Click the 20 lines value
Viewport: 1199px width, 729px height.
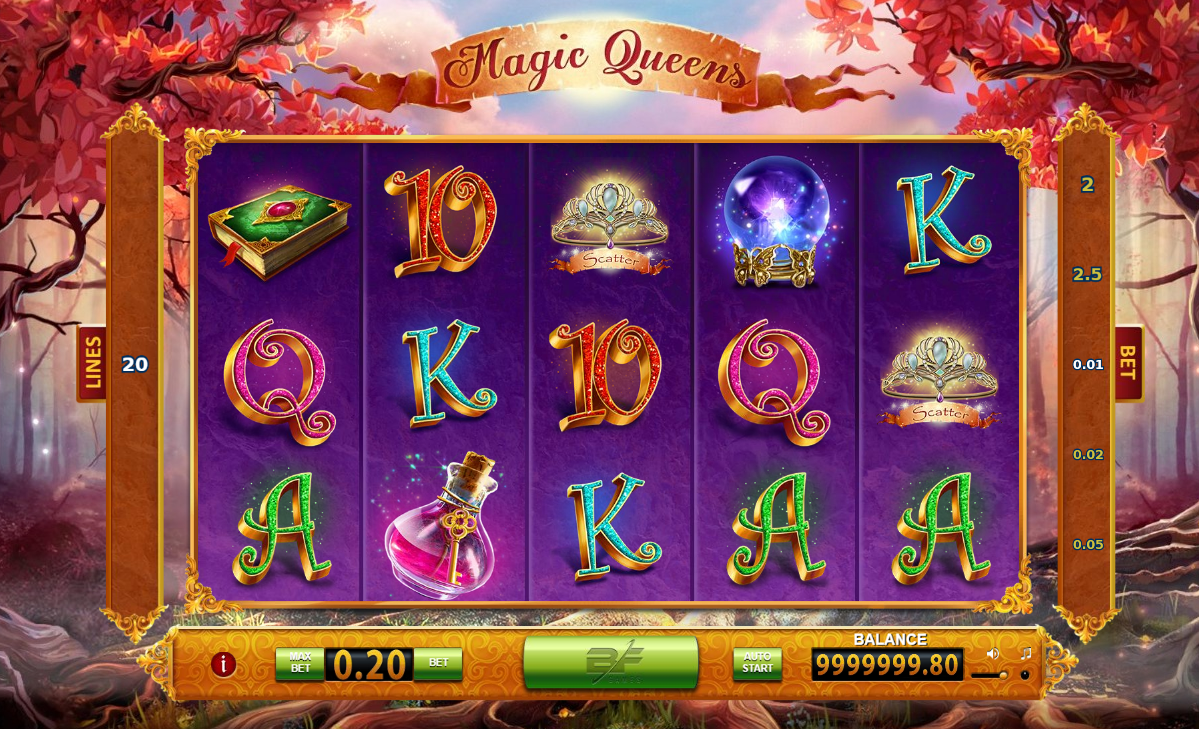point(135,365)
